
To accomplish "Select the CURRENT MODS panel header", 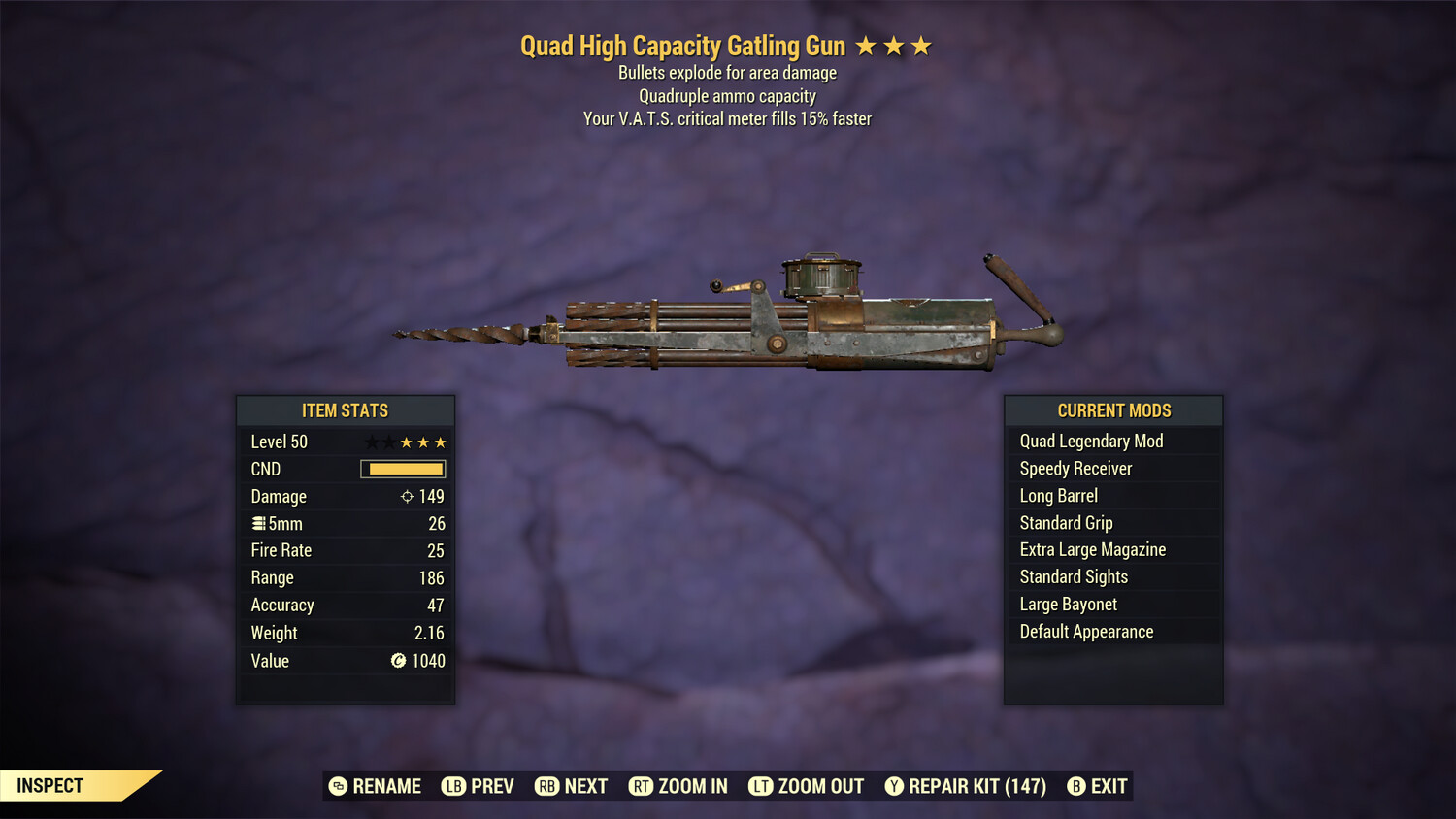I will click(x=1113, y=409).
